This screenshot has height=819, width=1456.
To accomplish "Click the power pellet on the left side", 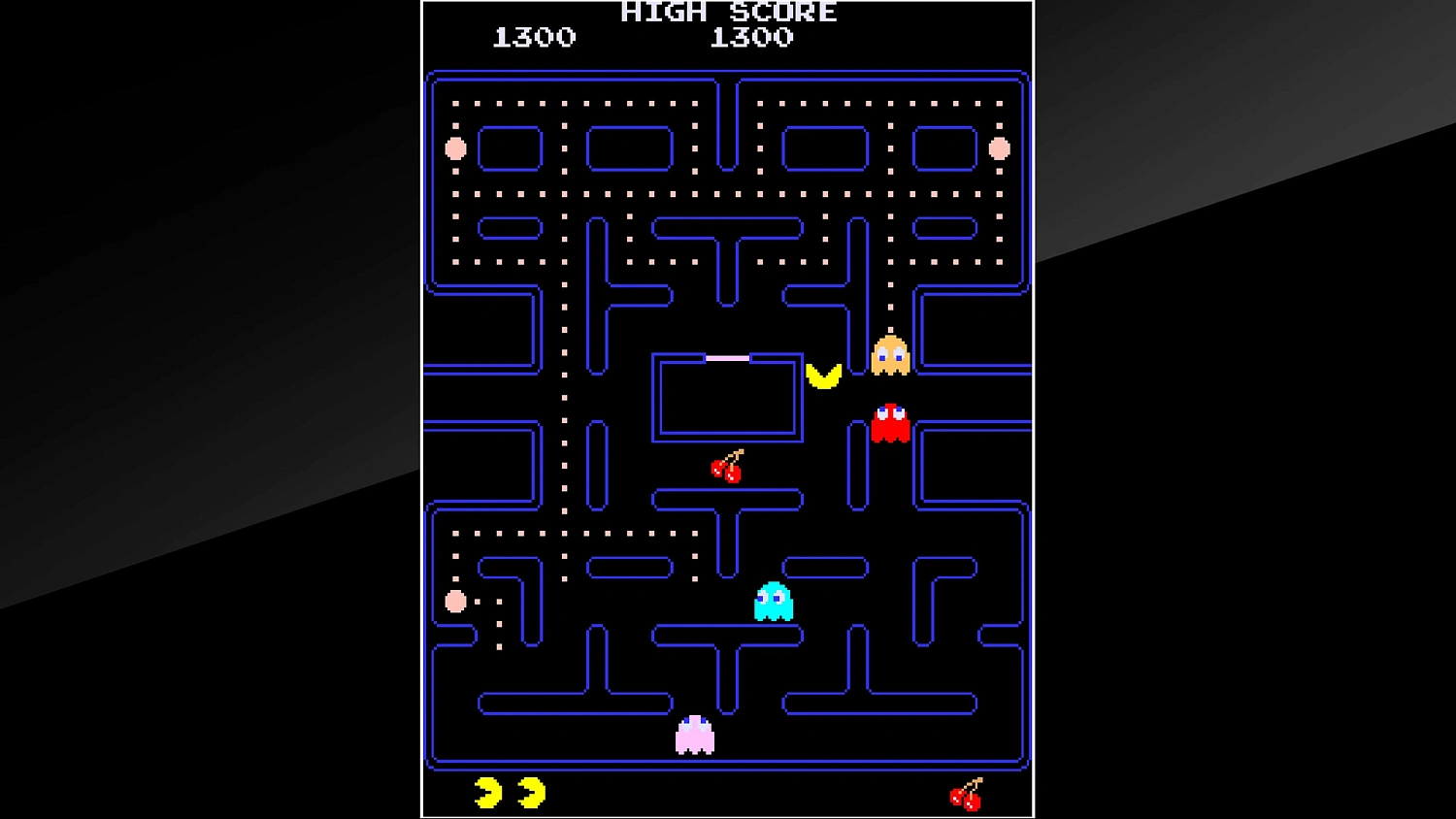I will (453, 602).
